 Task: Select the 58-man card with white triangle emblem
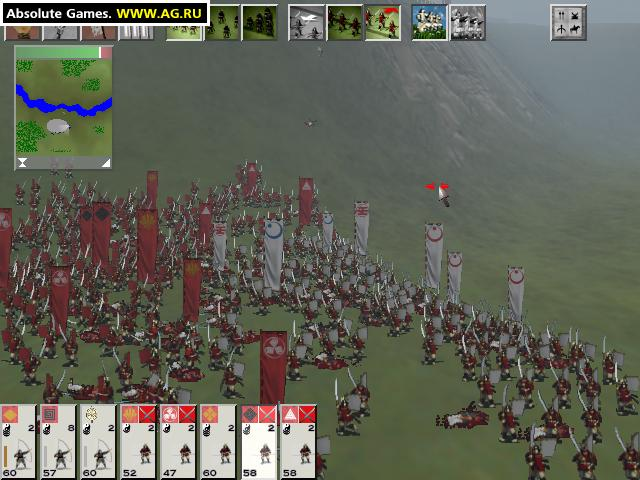(299, 441)
